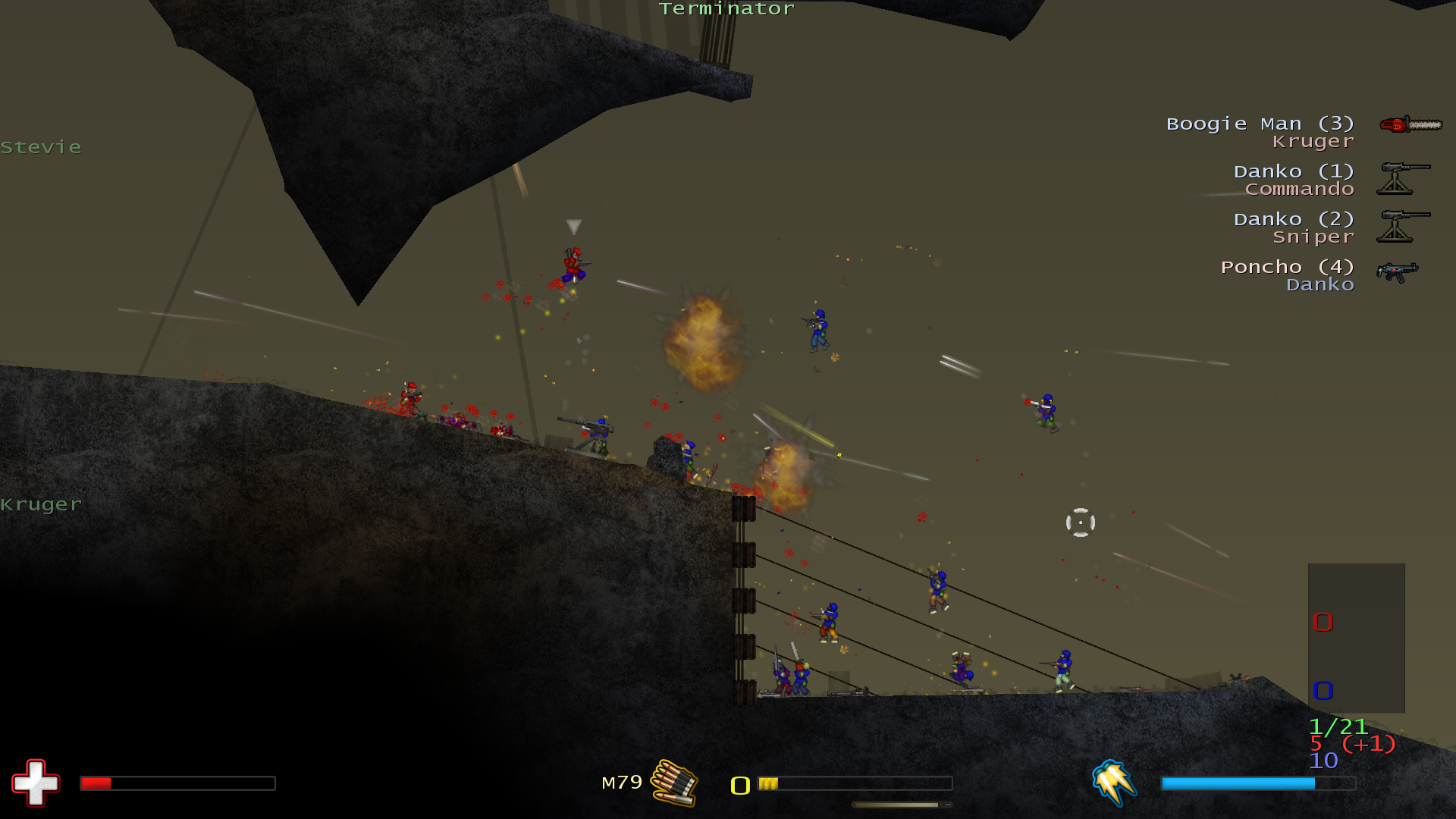Screen dimensions: 1456x819
Task: Select the MP5 icon beside Poncho's kill
Action: pyautogui.click(x=1398, y=271)
